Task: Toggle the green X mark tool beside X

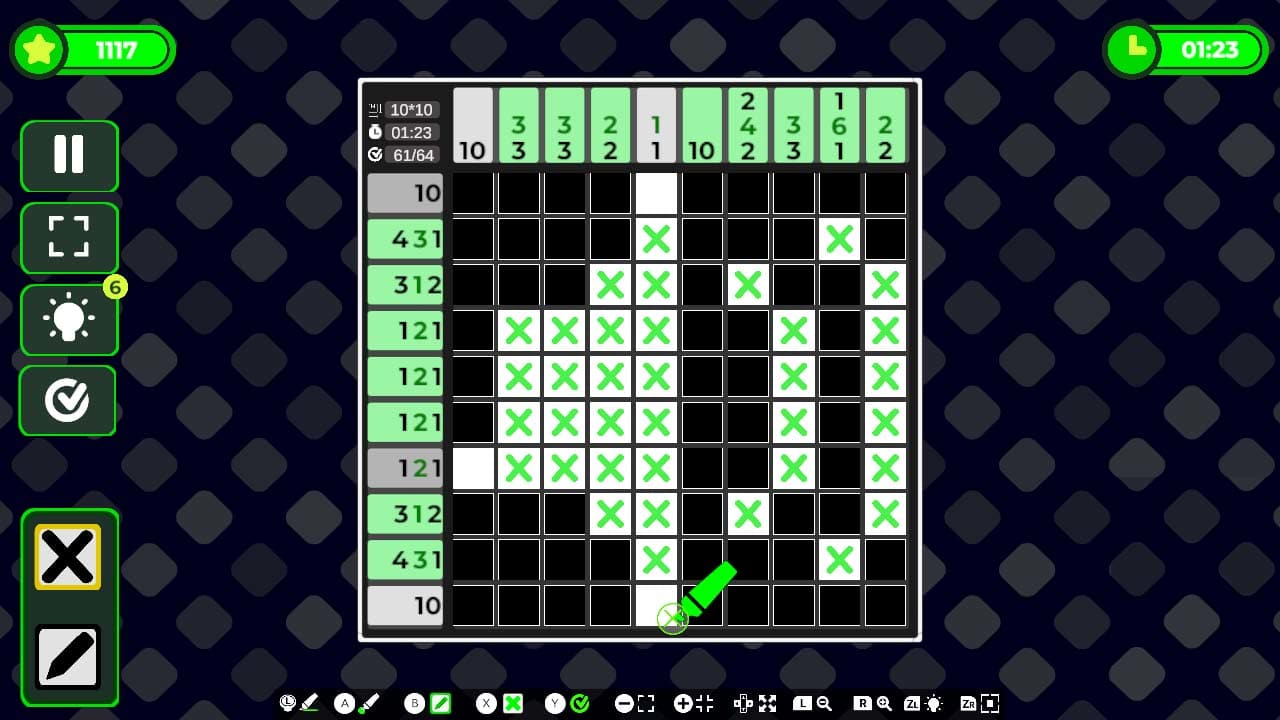Action: coord(513,703)
